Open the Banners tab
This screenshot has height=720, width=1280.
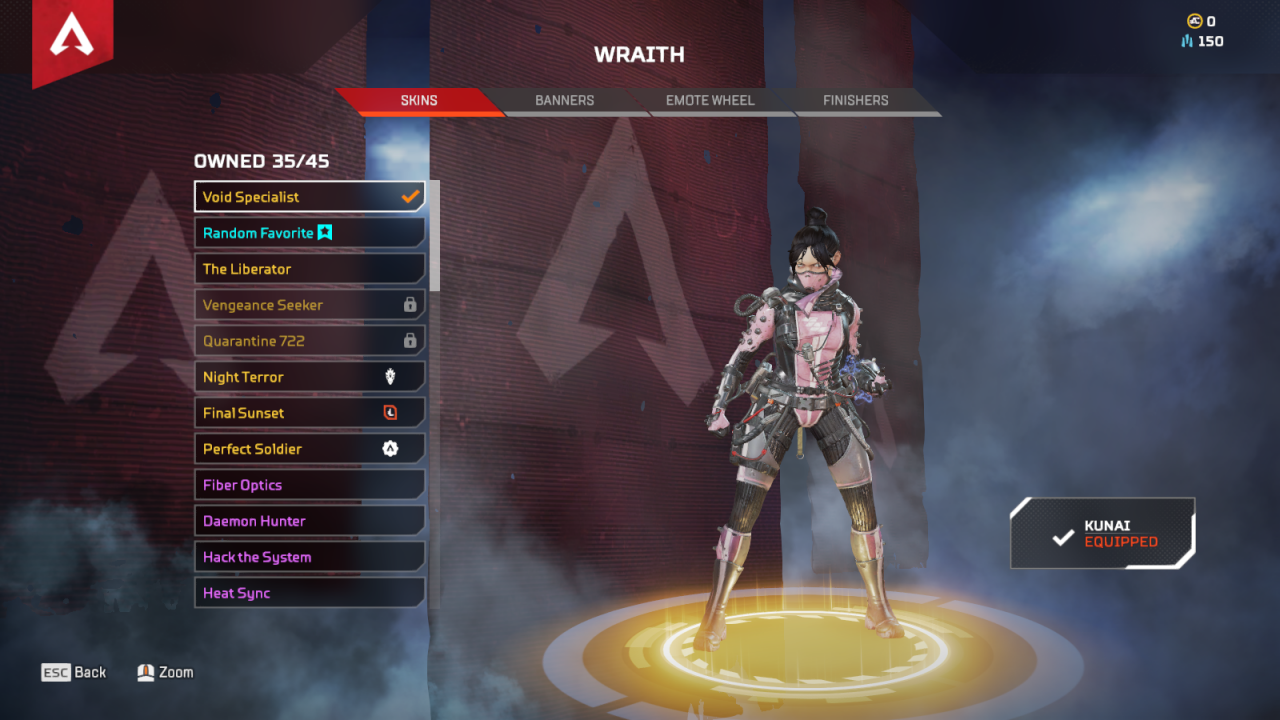(x=564, y=101)
